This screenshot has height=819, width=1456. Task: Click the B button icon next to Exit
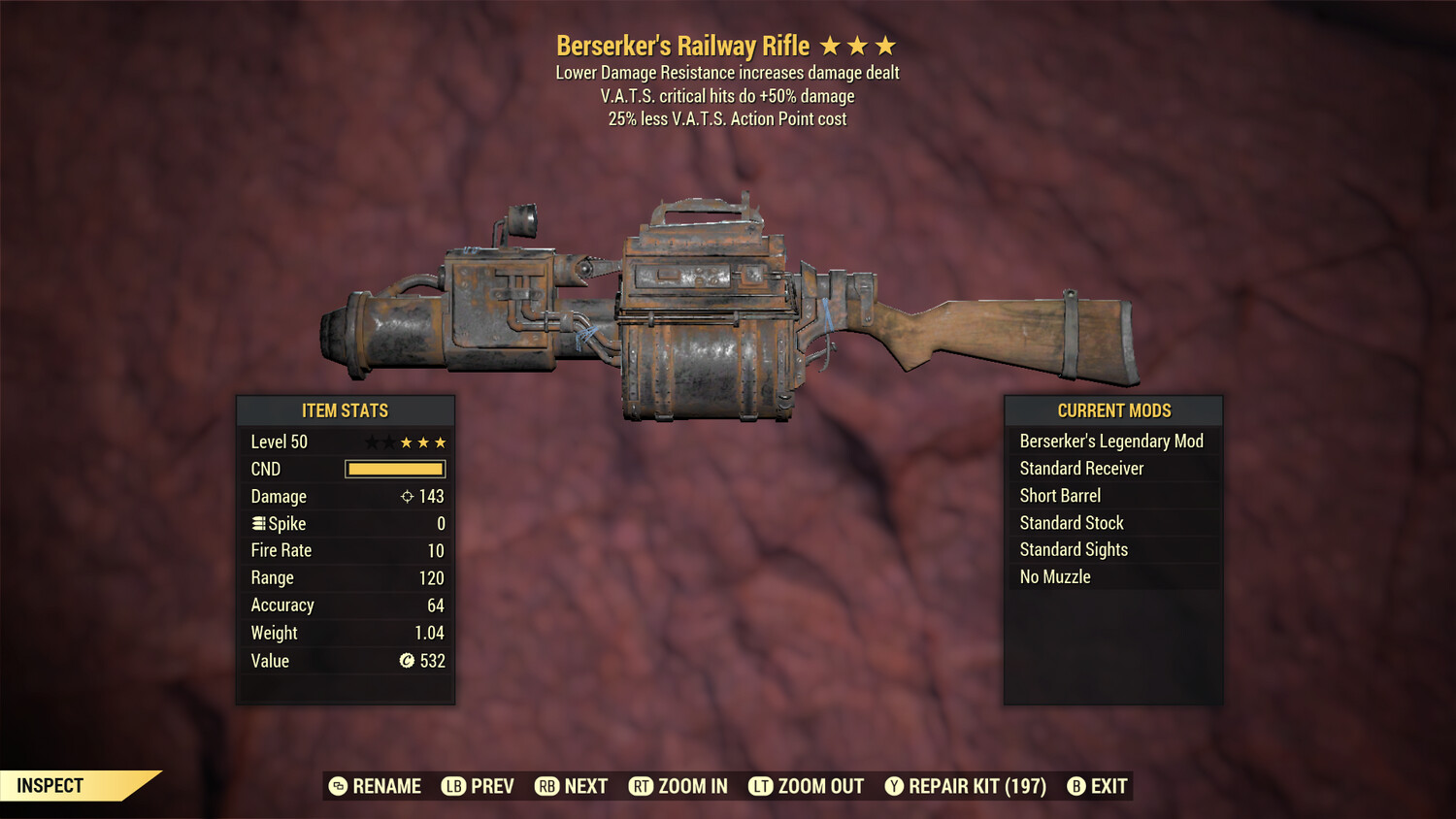point(1075,786)
